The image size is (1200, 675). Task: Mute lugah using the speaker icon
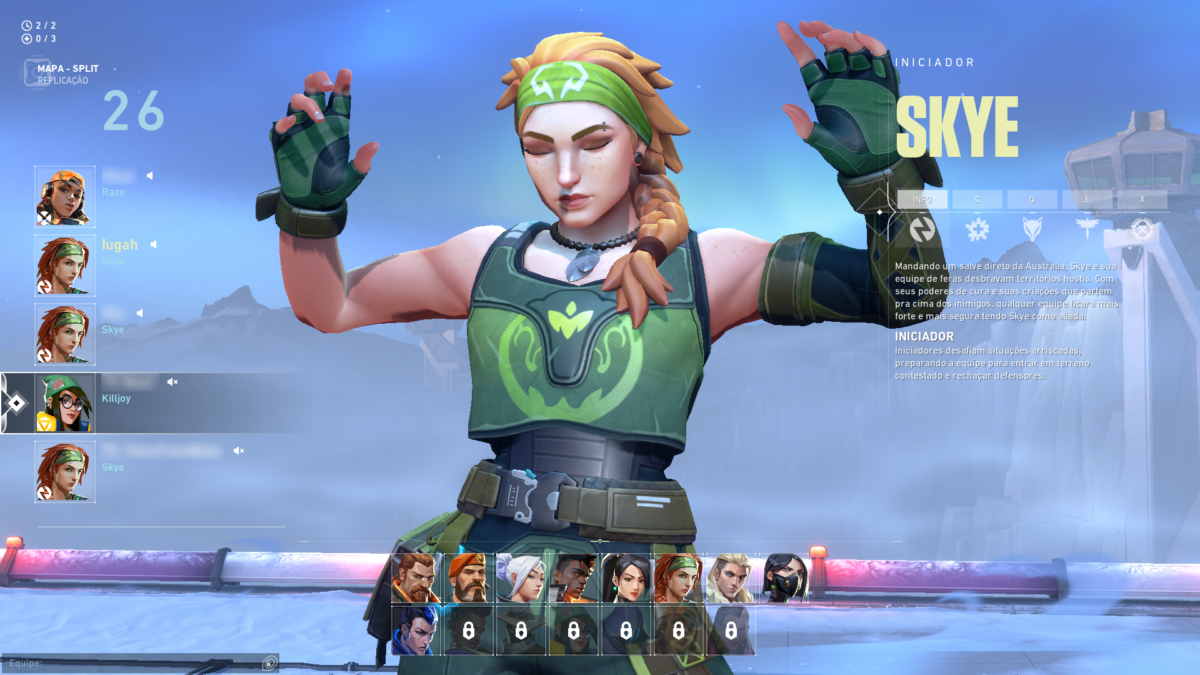[x=154, y=244]
